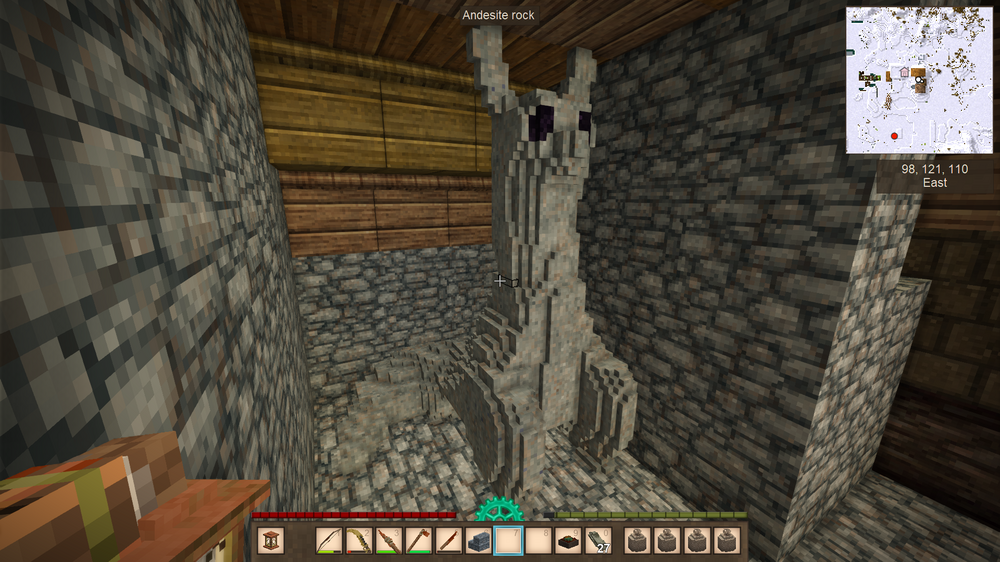The image size is (1000, 562).
Task: Select the lantern in the offhand slot
Action: click(x=271, y=541)
